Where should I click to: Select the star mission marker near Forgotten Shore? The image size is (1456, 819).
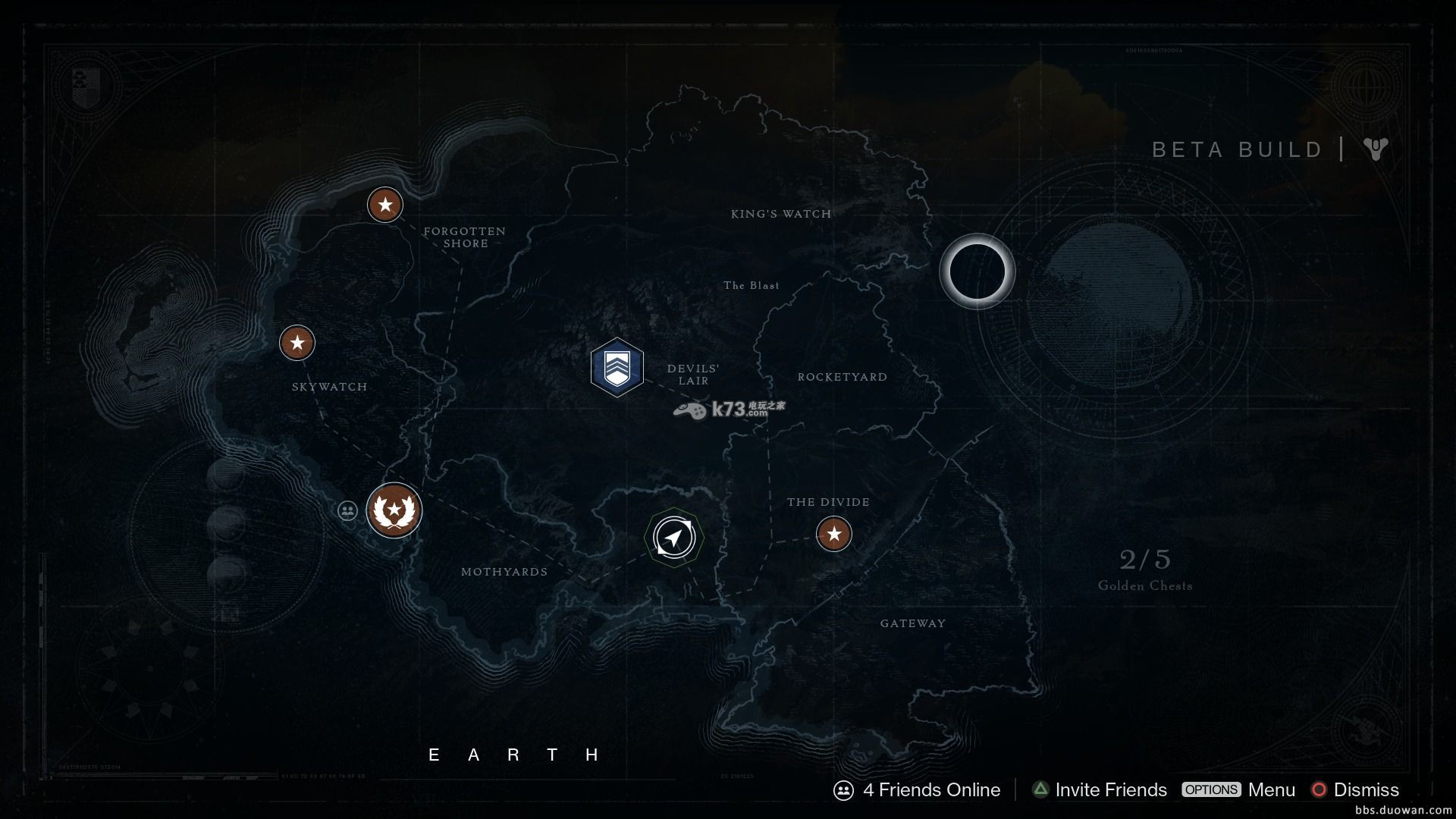click(385, 205)
